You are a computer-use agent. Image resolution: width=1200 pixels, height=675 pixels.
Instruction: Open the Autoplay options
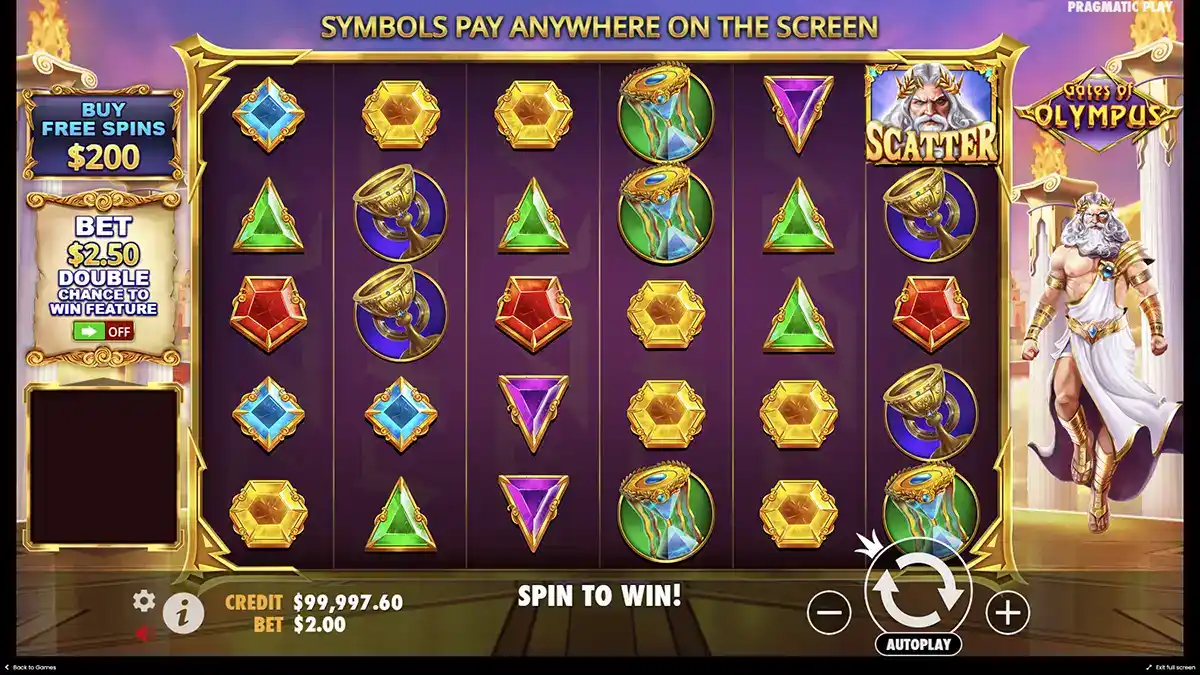918,644
